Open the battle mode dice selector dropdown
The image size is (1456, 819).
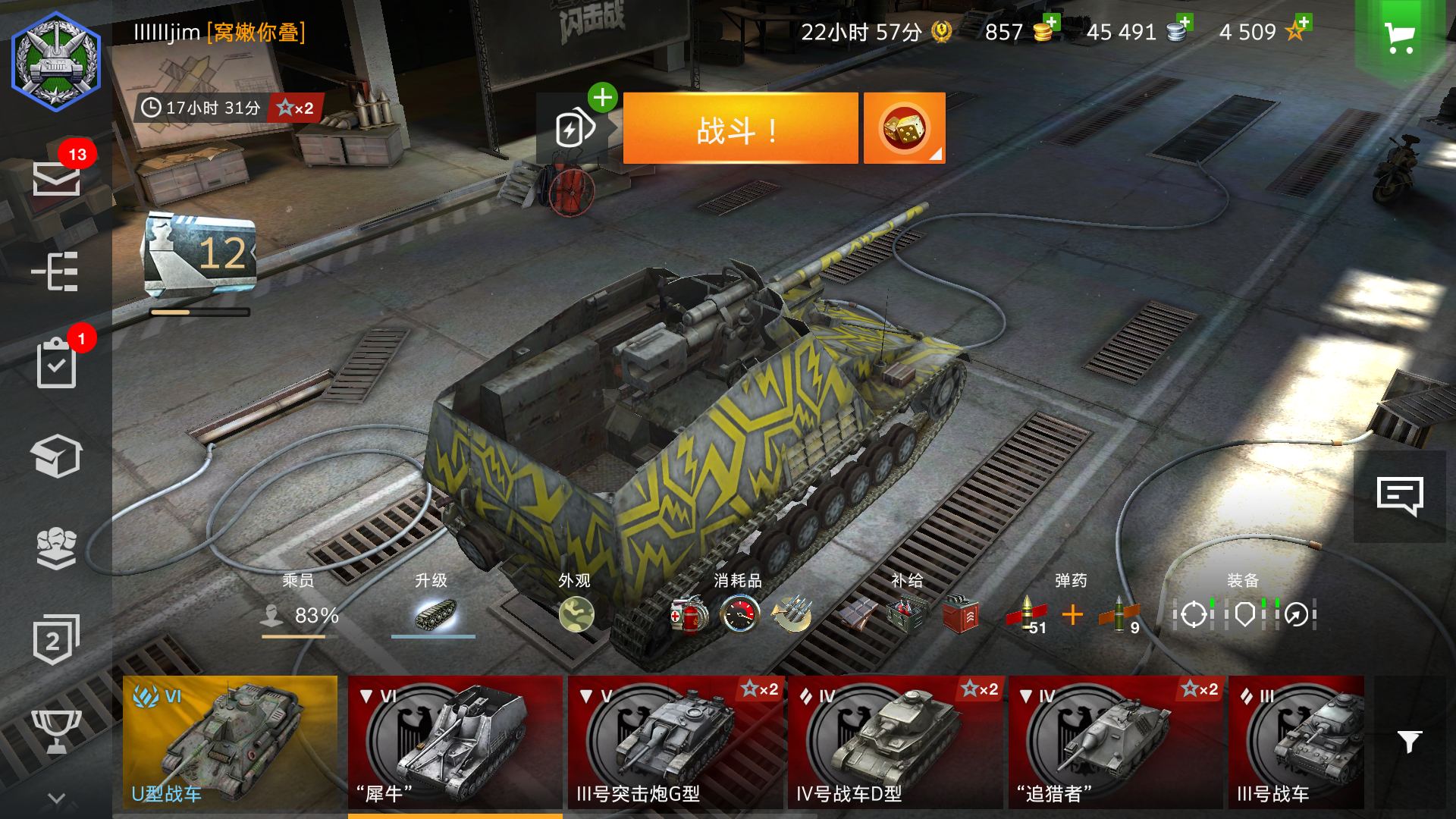(x=904, y=127)
